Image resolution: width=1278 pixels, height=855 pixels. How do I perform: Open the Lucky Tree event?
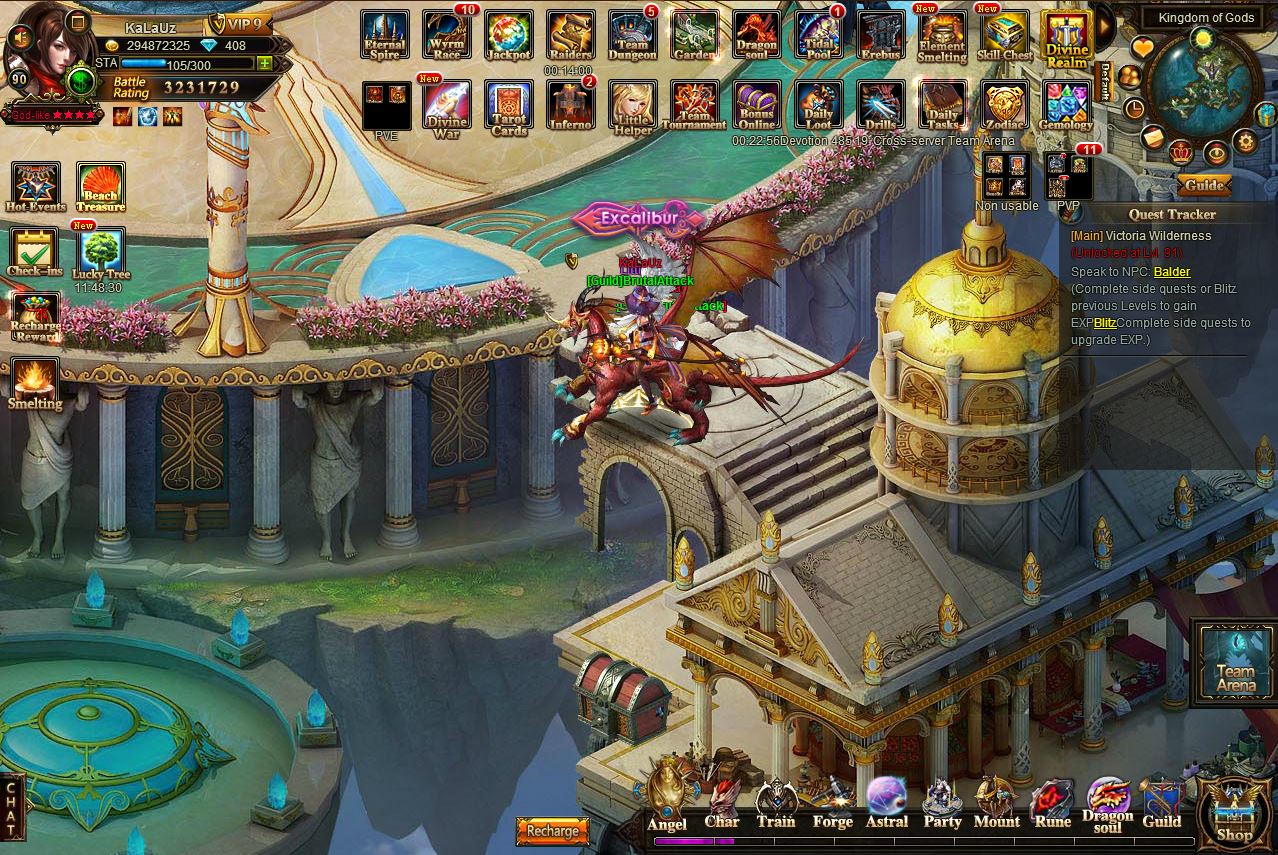coord(101,254)
